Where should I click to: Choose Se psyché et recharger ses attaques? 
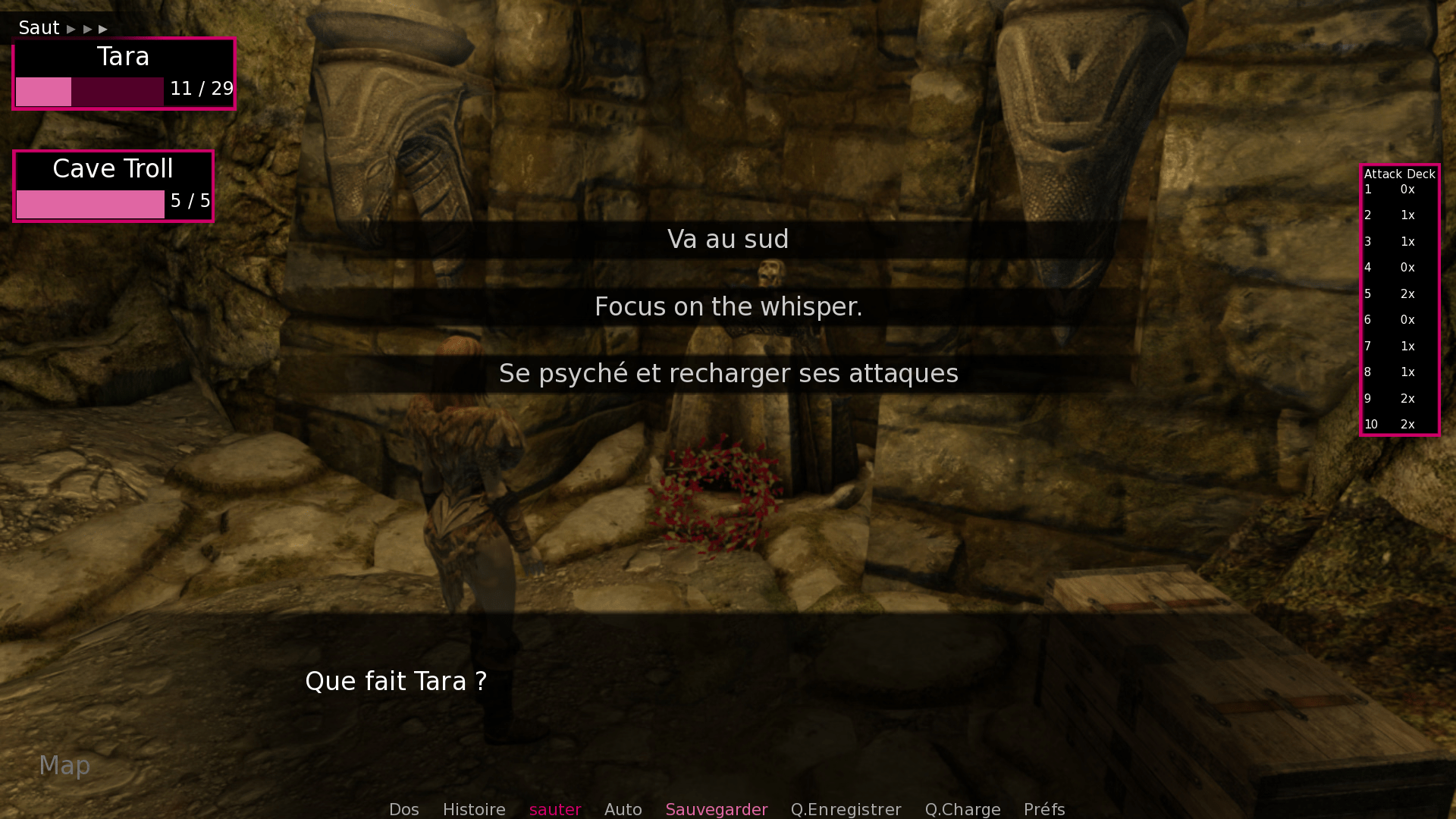(x=727, y=373)
